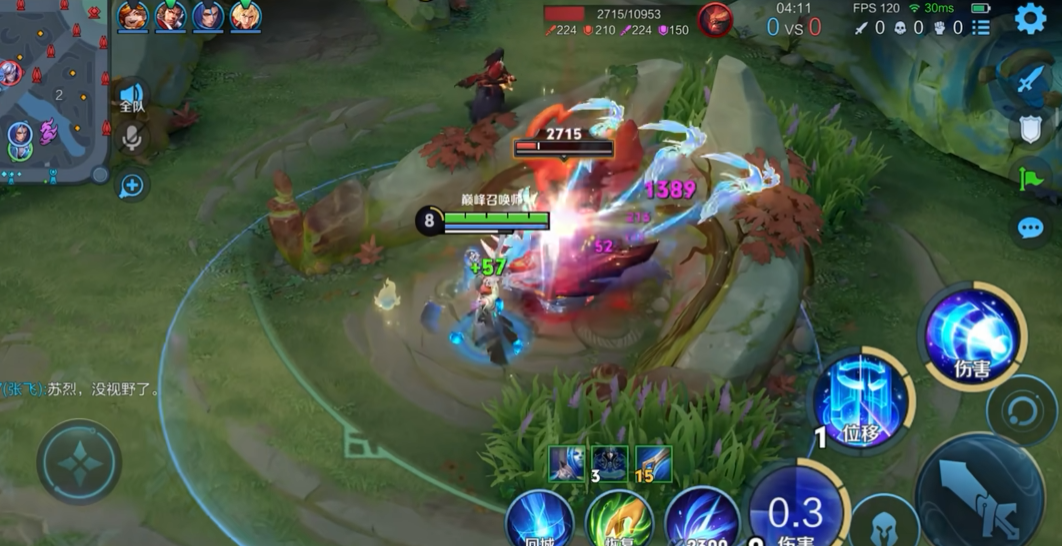Tap the four-point star button above the chat text
This screenshot has height=546, width=1062.
click(79, 462)
